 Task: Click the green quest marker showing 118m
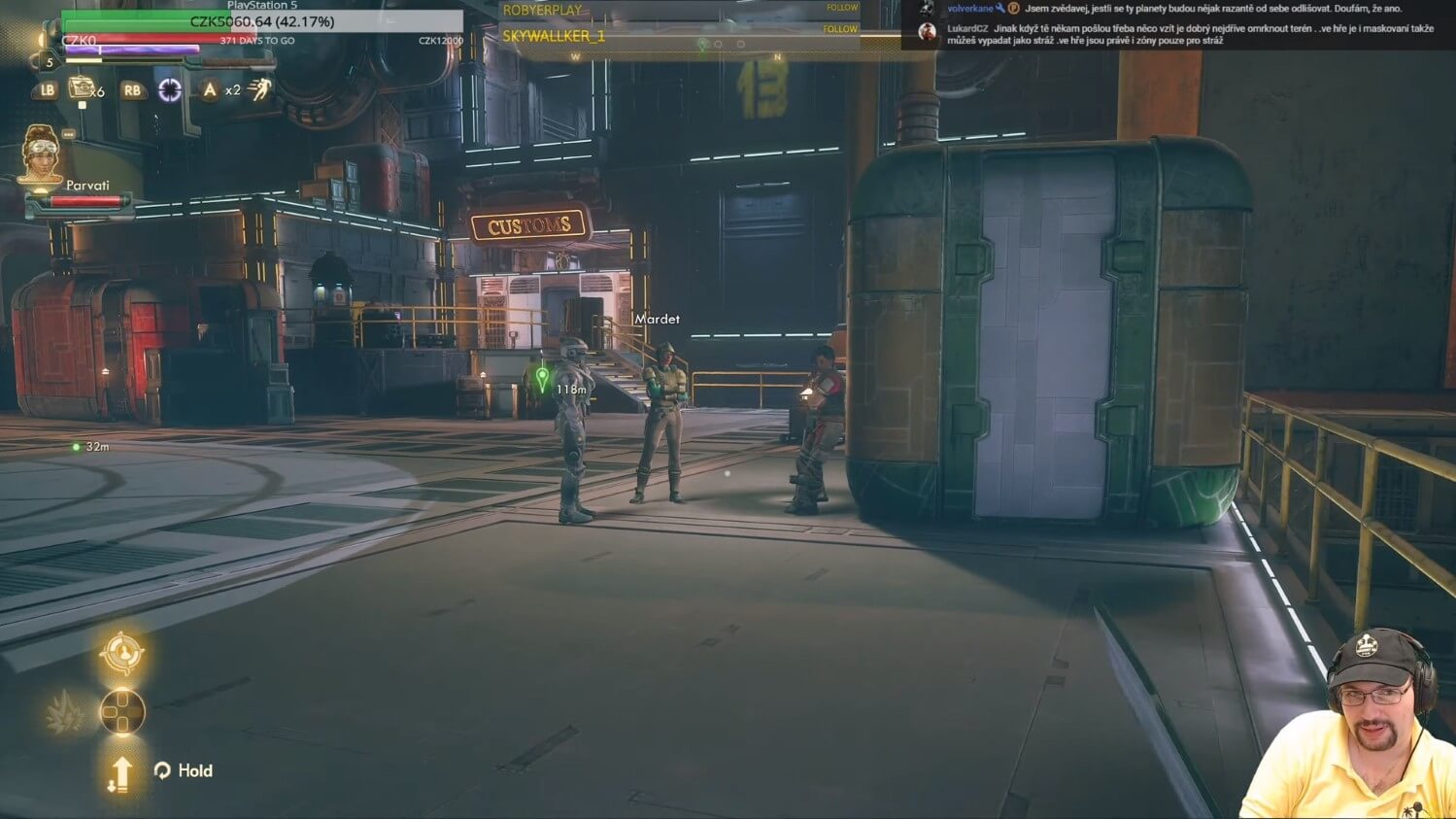pyautogui.click(x=542, y=377)
